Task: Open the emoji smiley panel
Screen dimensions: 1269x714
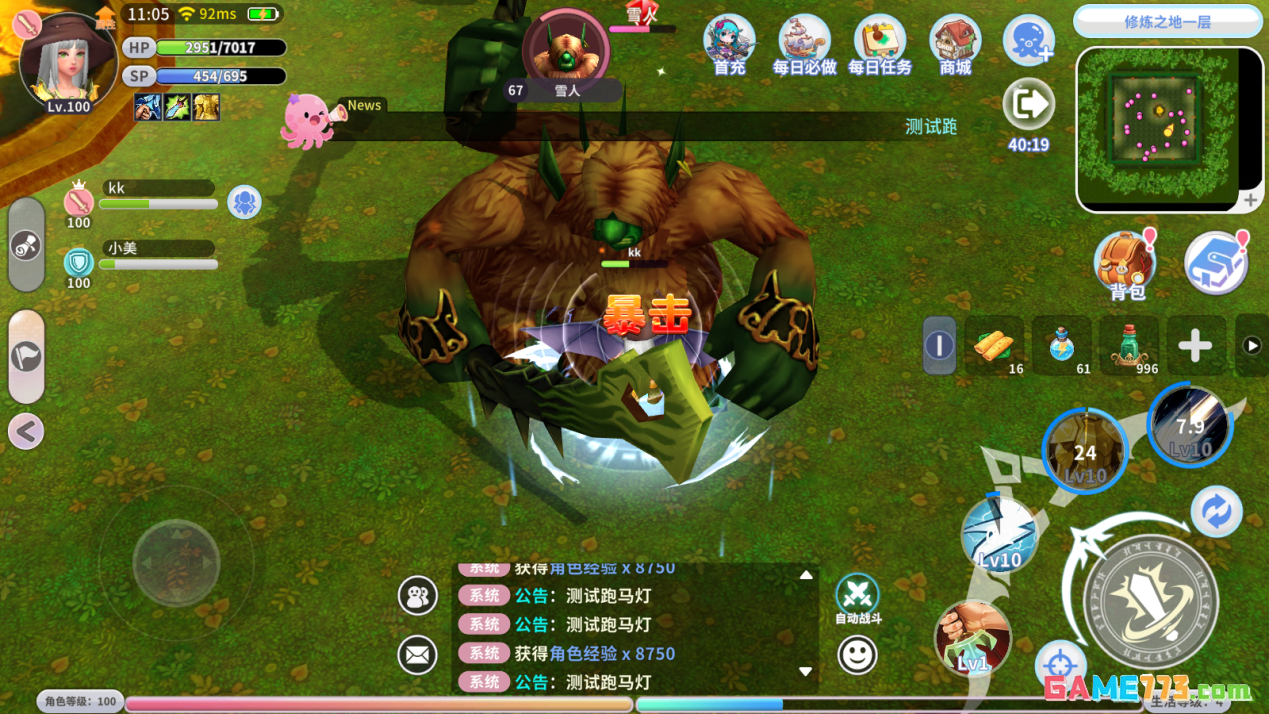Action: tap(857, 655)
